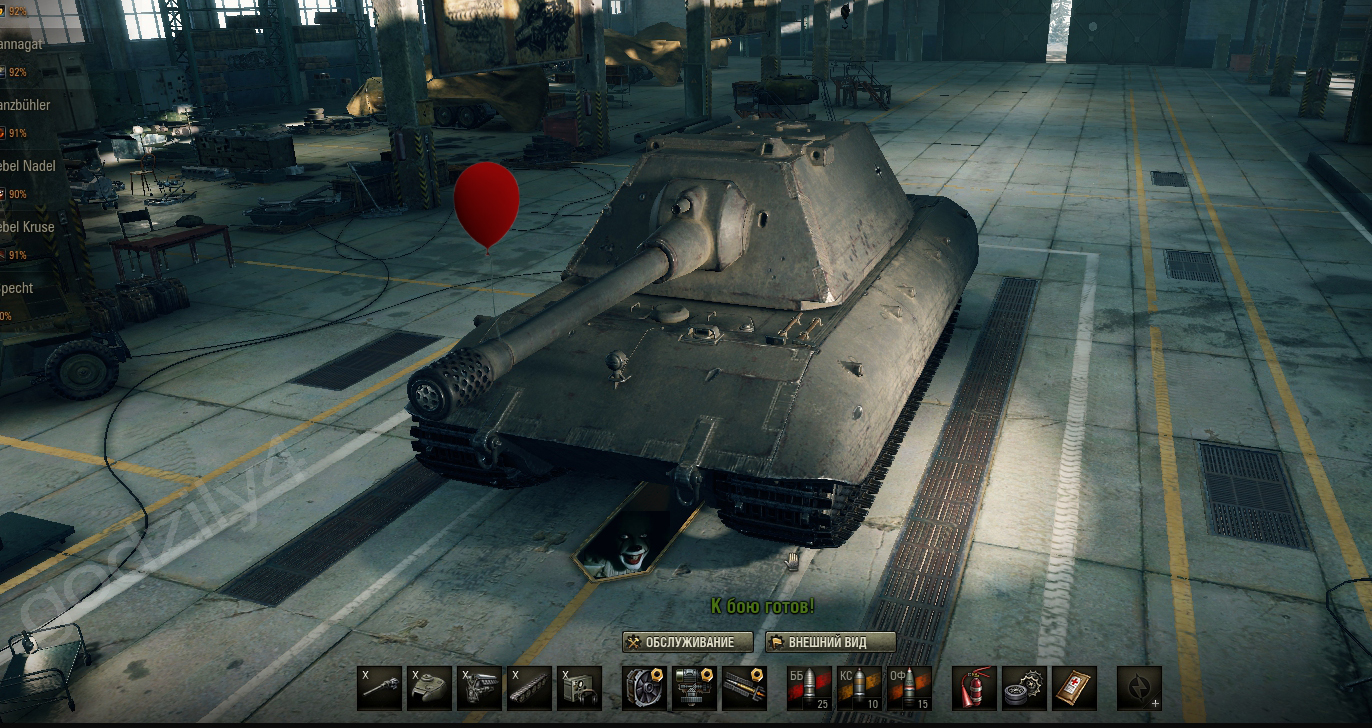Select crew member Nadel in the crew list
This screenshot has height=728, width=1372.
click(x=28, y=166)
